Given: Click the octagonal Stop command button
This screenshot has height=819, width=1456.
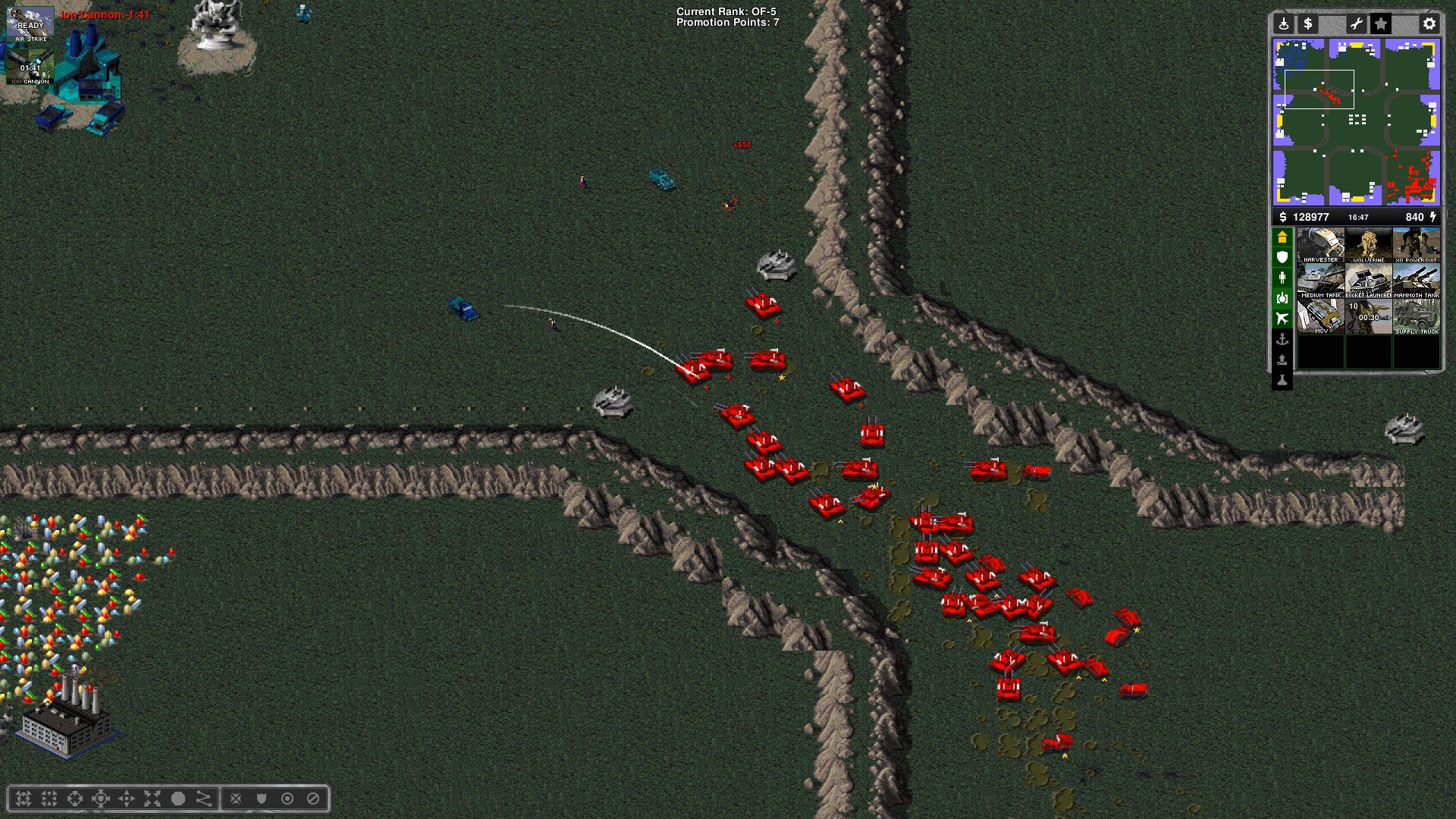Looking at the screenshot, I should click(x=313, y=799).
